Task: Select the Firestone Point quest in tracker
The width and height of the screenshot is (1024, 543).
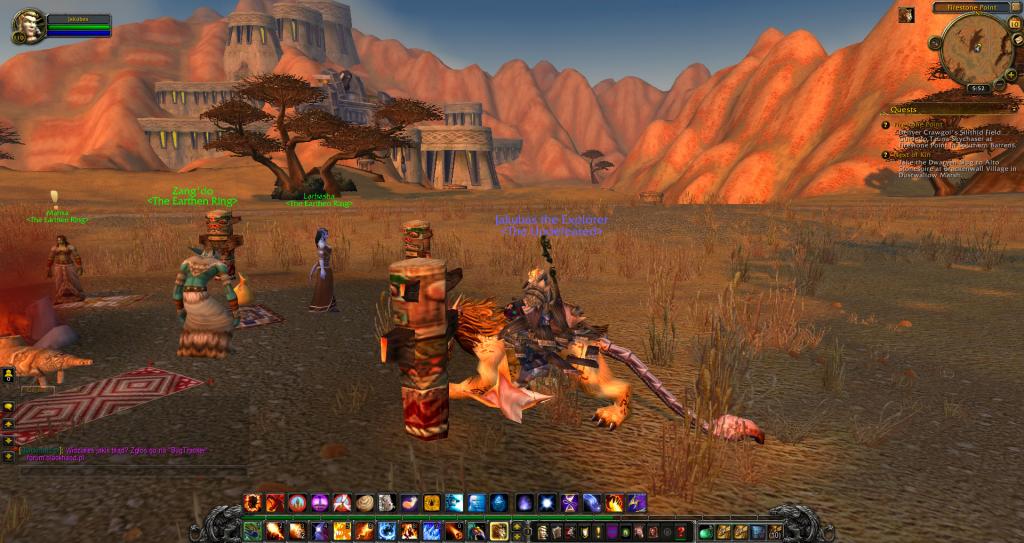Action: (918, 125)
